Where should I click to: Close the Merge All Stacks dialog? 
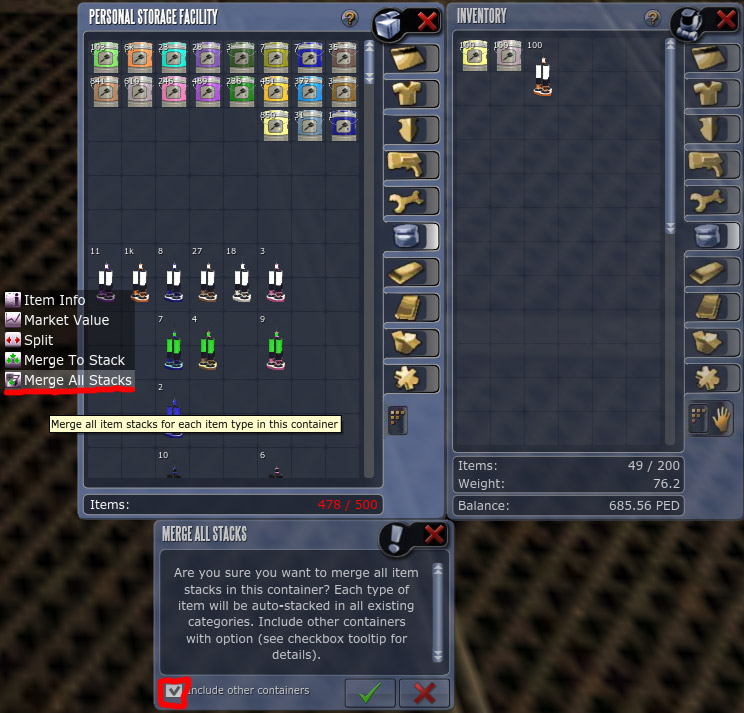[x=434, y=535]
